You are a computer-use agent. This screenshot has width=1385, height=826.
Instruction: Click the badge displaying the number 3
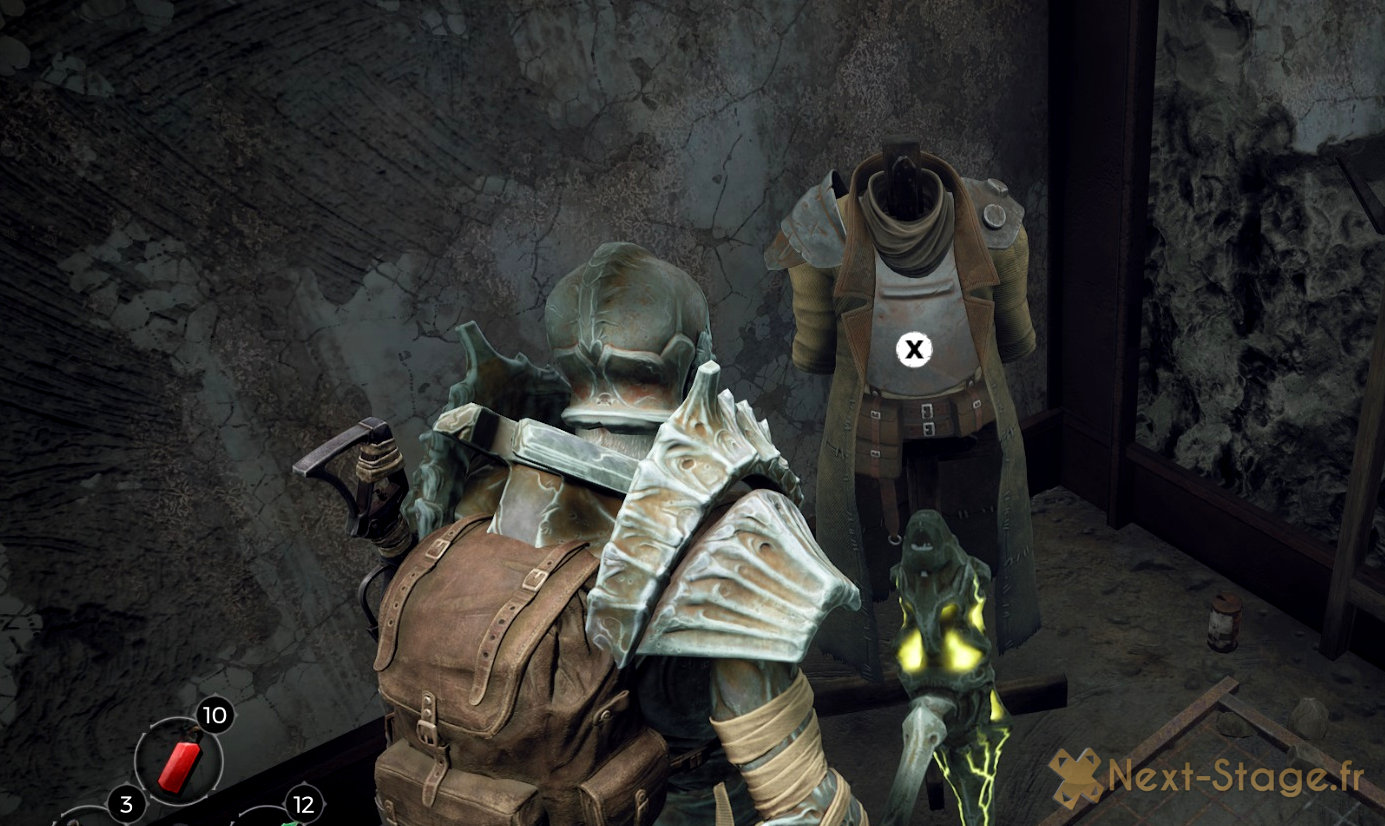click(x=127, y=803)
